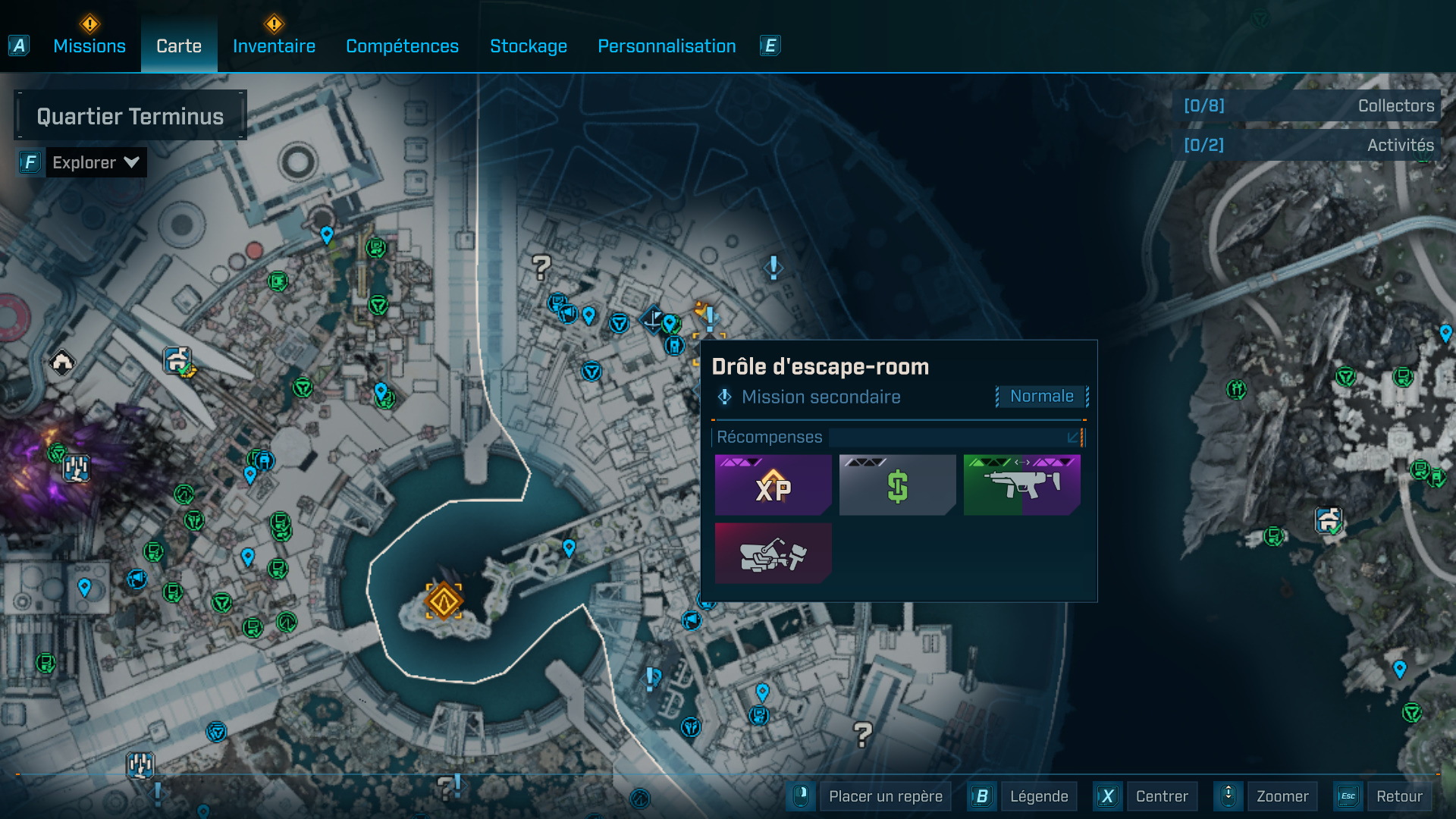Click the orange diamond main mission marker
1456x819 pixels.
coord(444,601)
